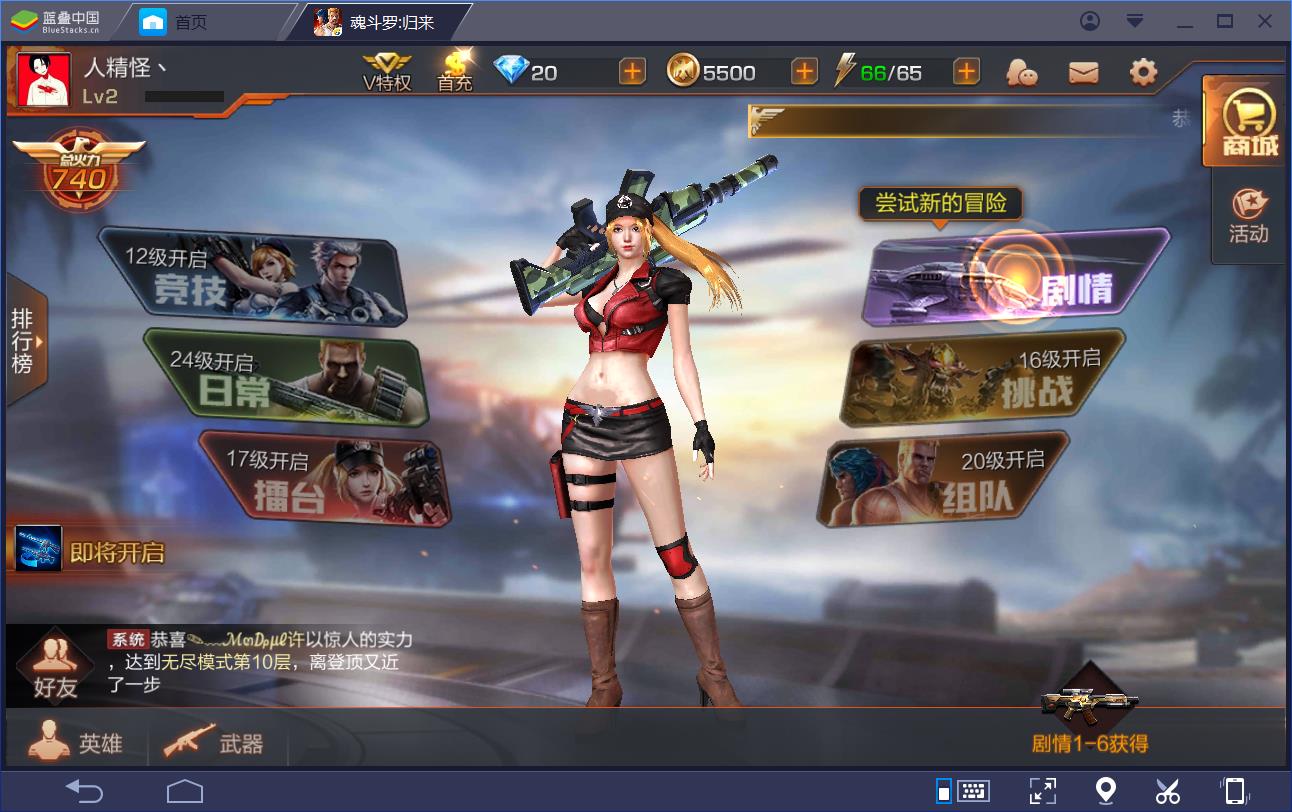This screenshot has width=1292, height=812.
Task: Open the settings gear icon
Action: pos(1143,72)
